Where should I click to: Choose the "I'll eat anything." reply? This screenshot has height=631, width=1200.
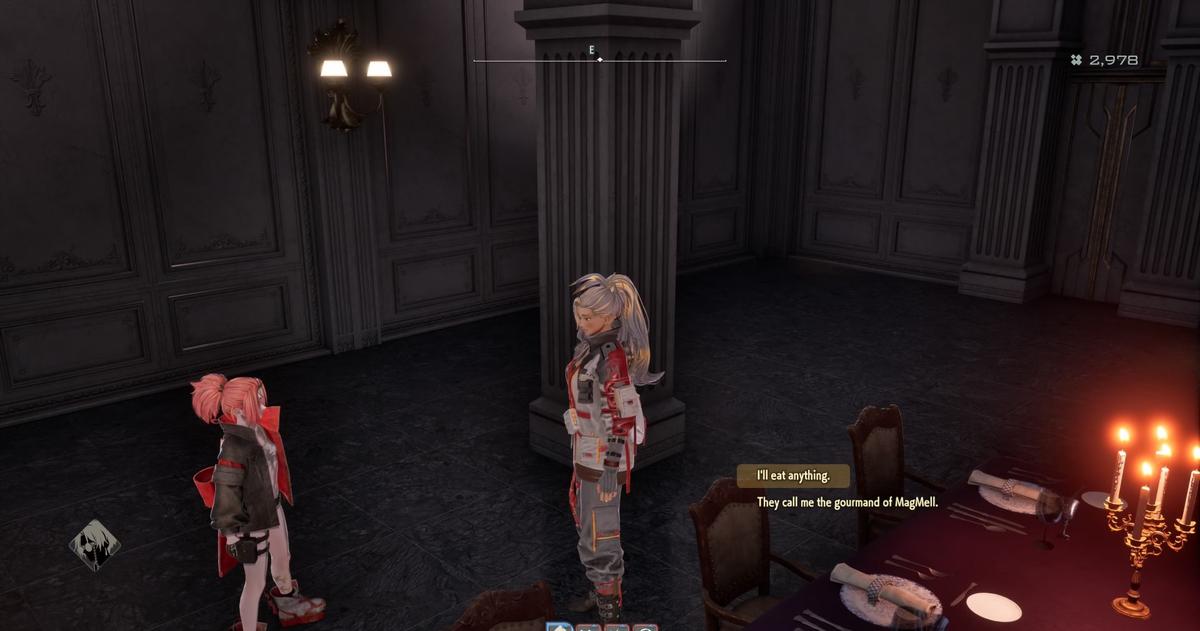click(793, 476)
